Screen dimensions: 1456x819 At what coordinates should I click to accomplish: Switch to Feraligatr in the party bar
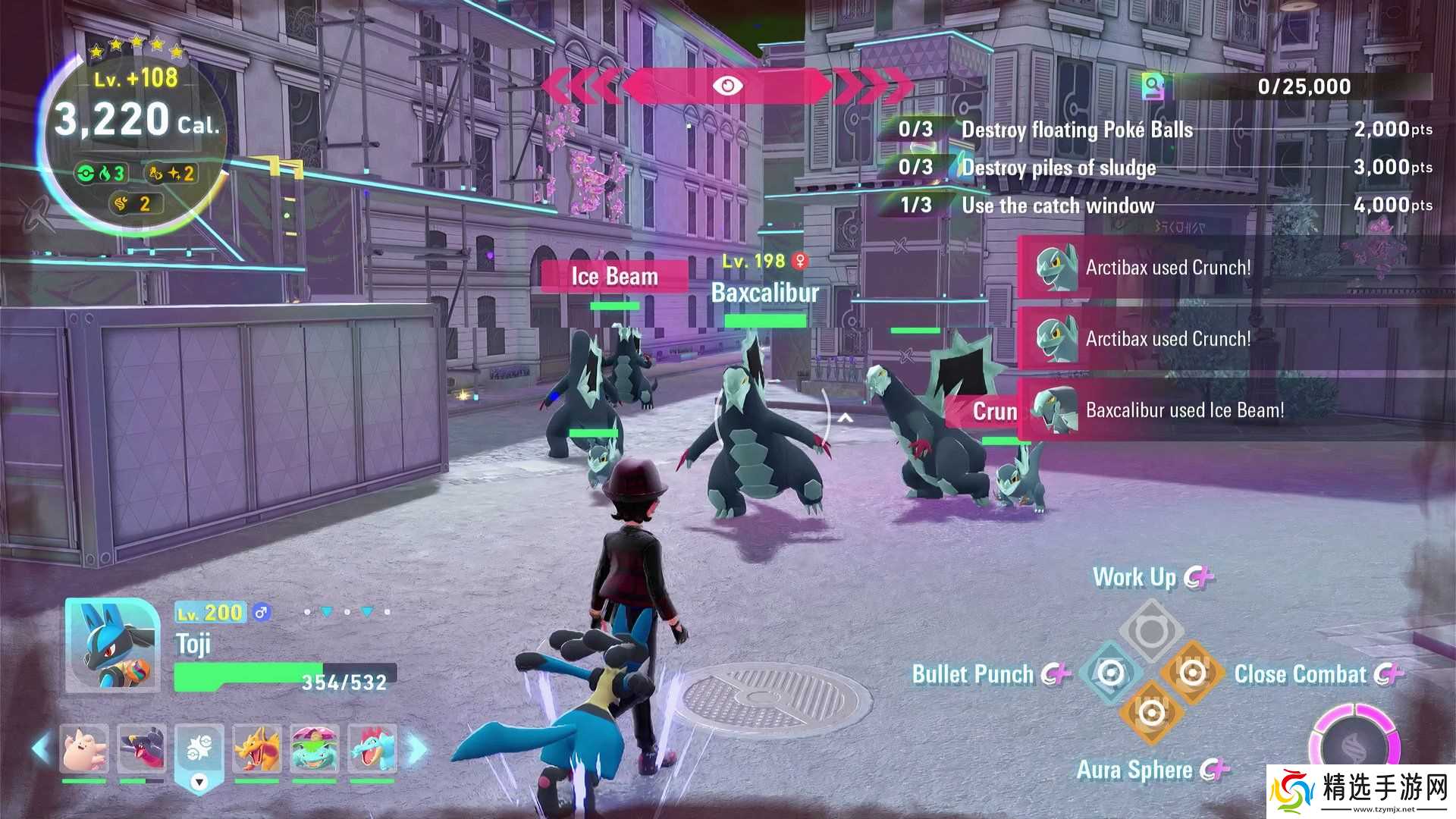pyautogui.click(x=372, y=748)
